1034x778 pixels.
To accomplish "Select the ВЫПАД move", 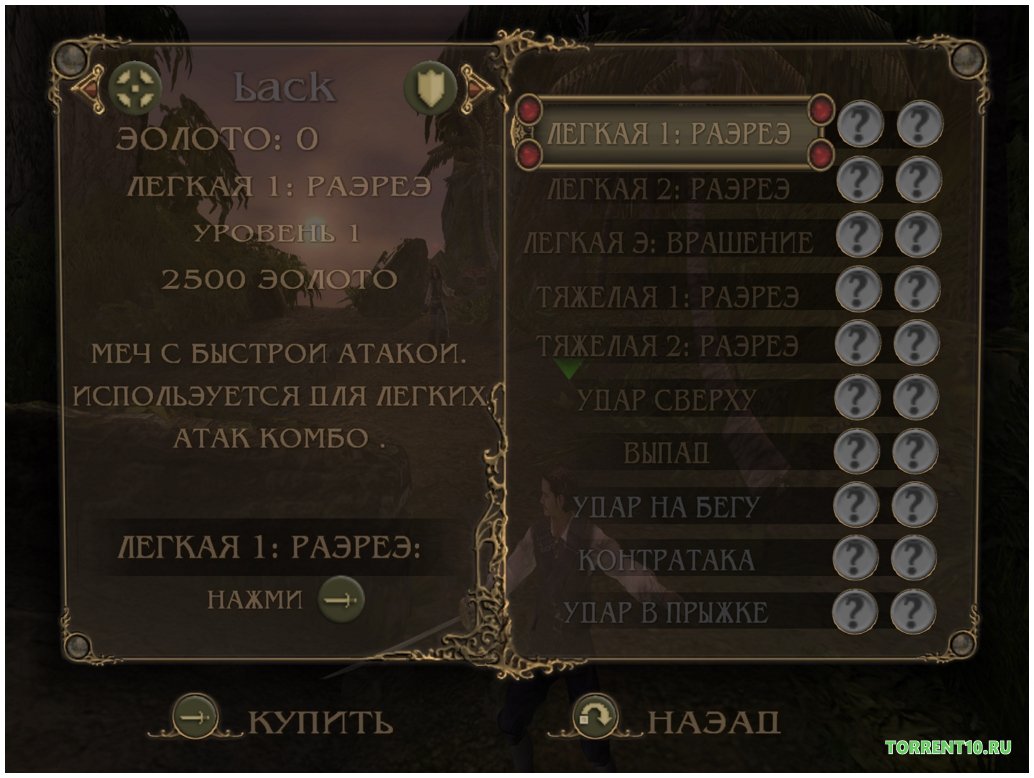I will coord(666,453).
